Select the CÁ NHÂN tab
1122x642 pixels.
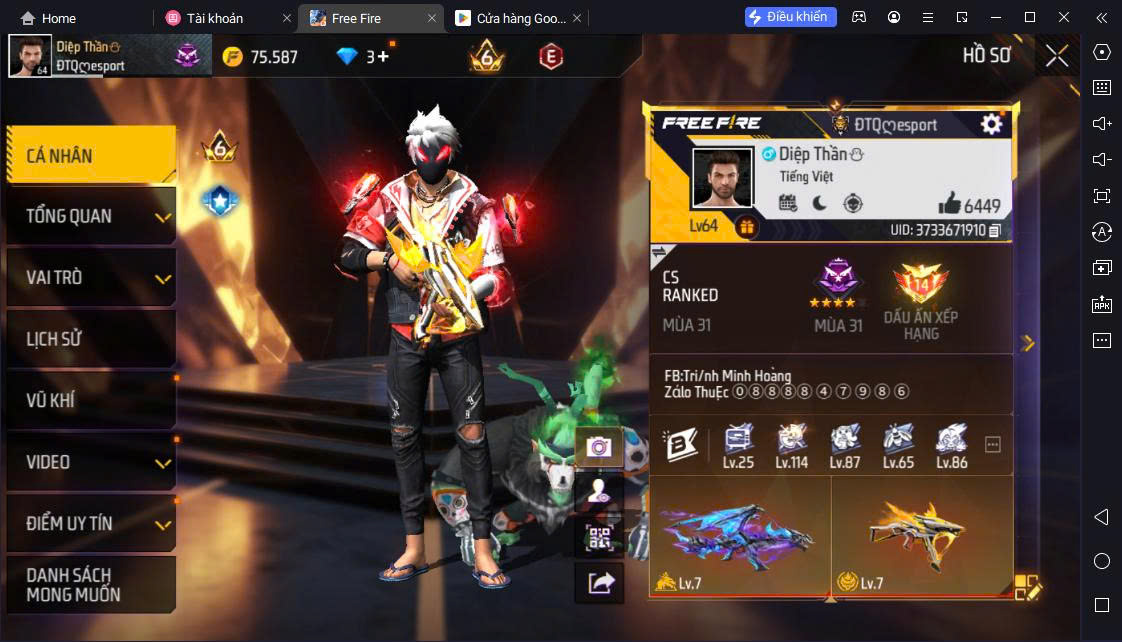point(90,156)
